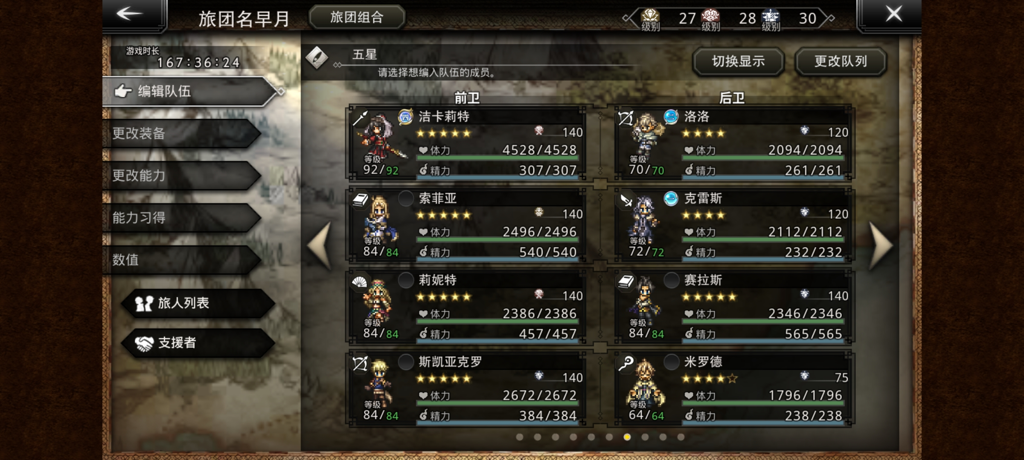This screenshot has width=1024, height=460.
Task: Open the 旅团组合 button
Action: (357, 17)
